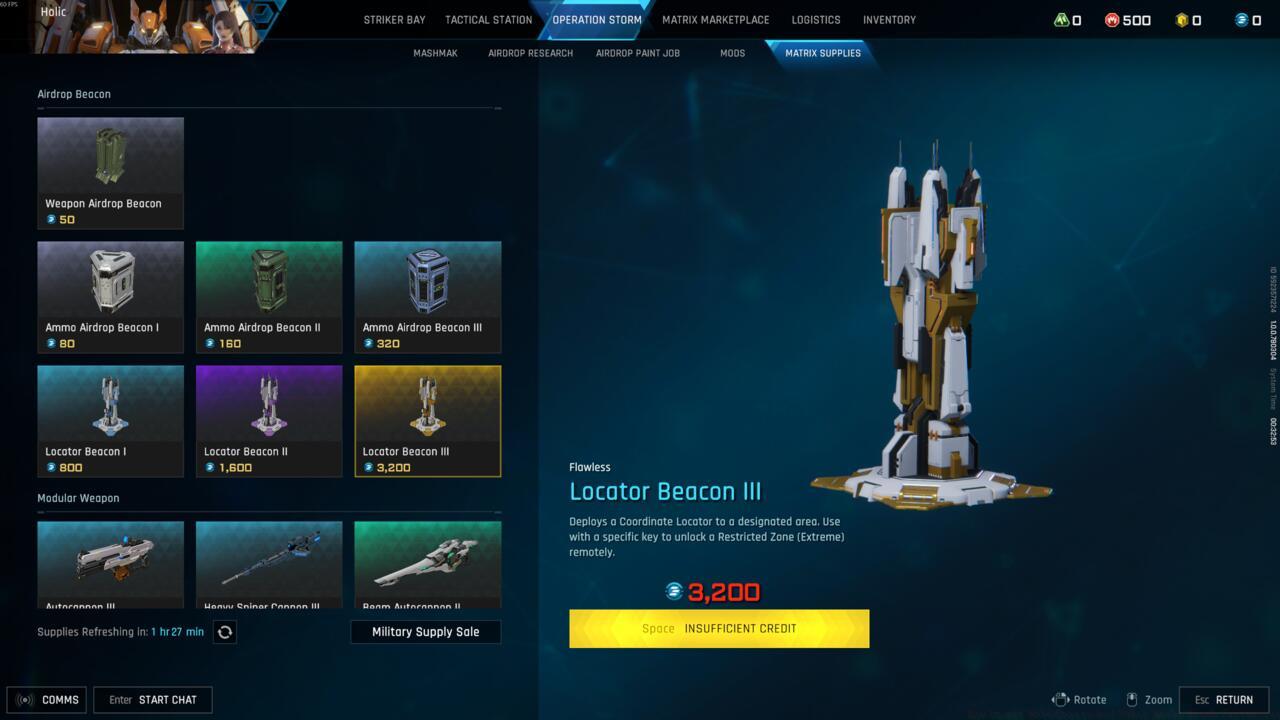Select the Weapon Airdrop Beacon card
This screenshot has height=720, width=1280.
[110, 172]
